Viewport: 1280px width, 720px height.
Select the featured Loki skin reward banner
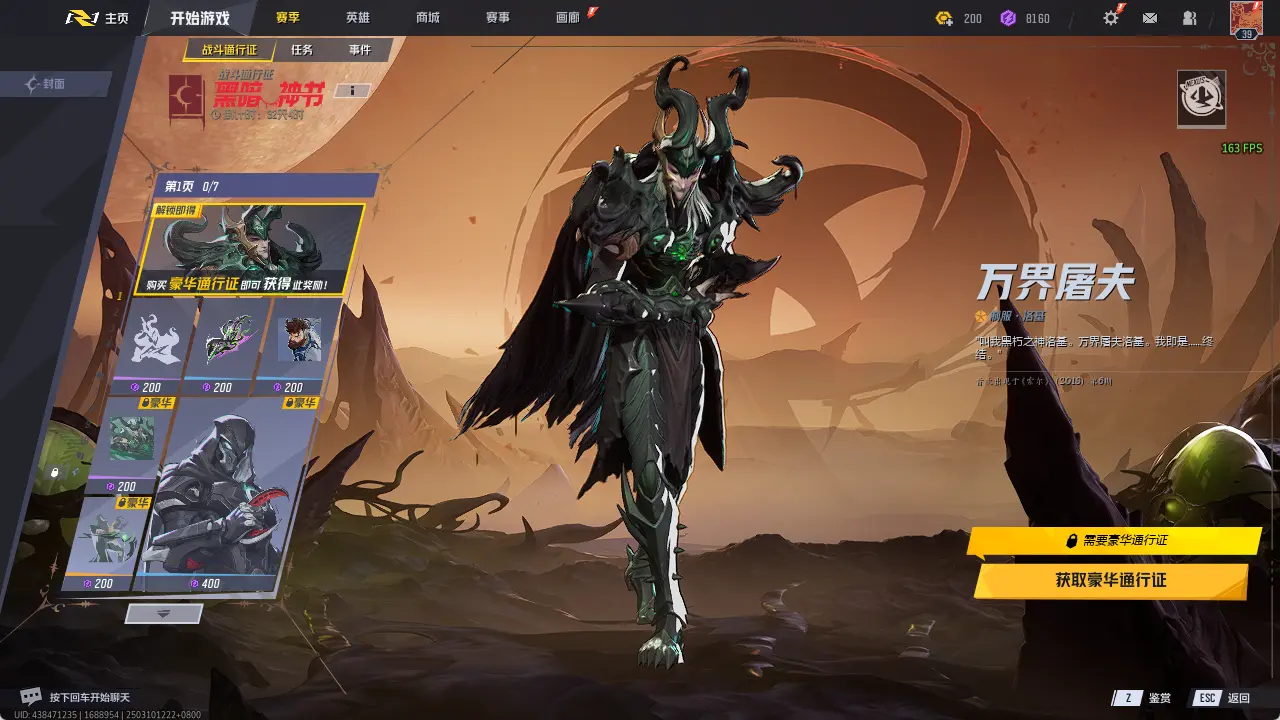coord(250,250)
